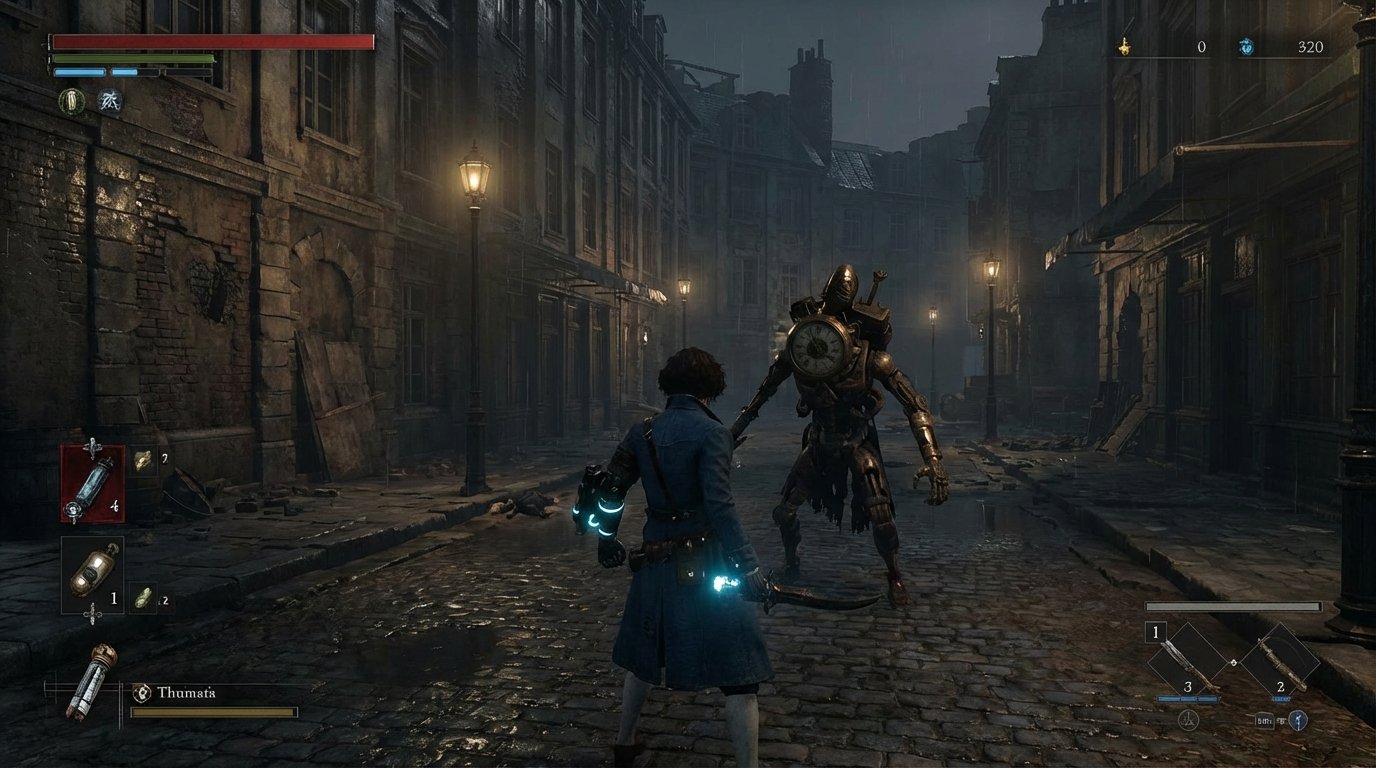Click the diamond connector between the two weapon slots
Screen dimensions: 1376x768
[x=1234, y=663]
